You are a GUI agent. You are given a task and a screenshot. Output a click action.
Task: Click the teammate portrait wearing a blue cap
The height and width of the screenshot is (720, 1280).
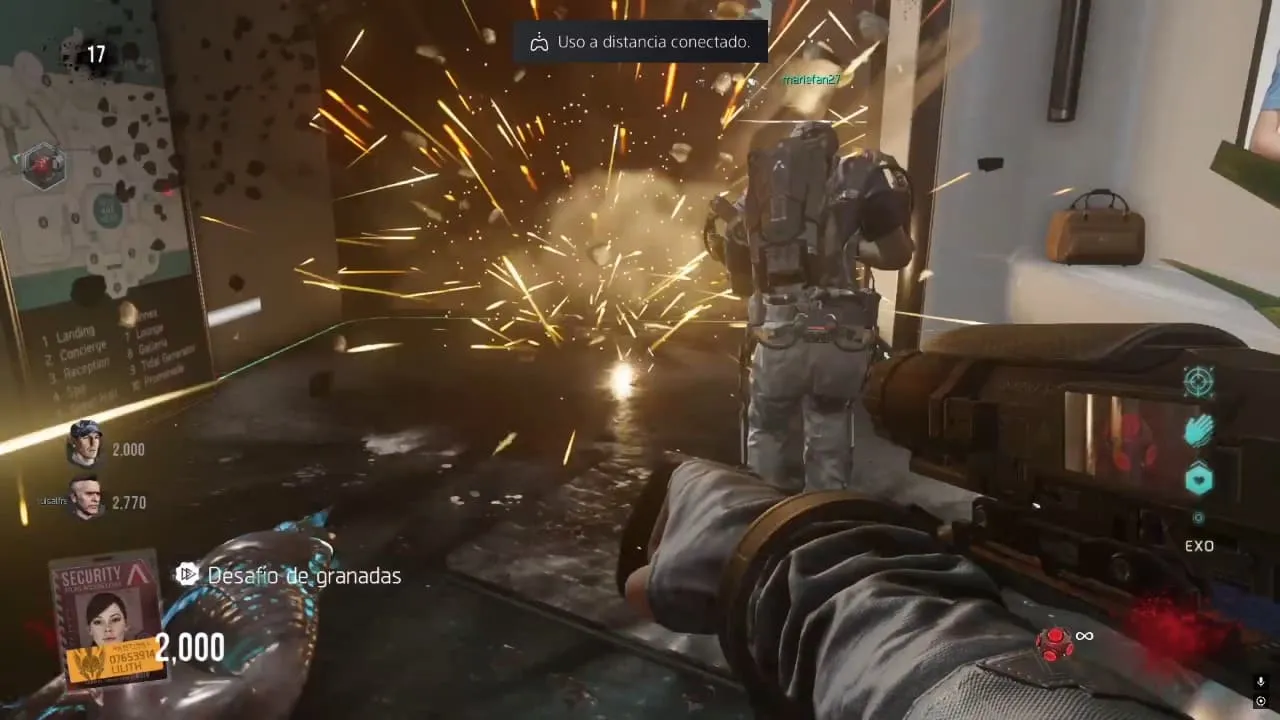(86, 445)
